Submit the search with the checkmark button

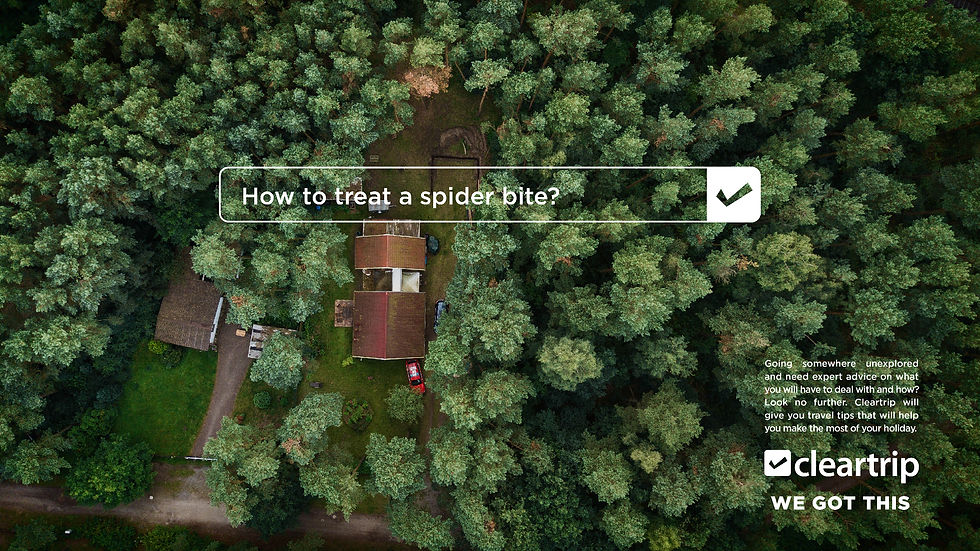733,194
